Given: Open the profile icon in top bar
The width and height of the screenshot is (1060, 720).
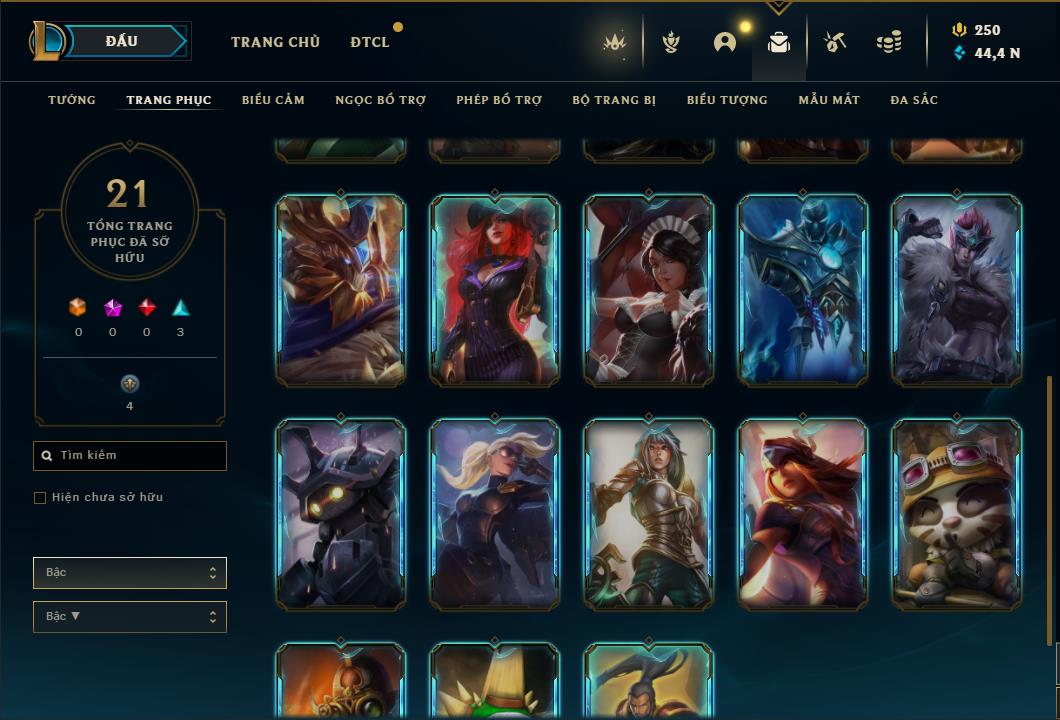Looking at the screenshot, I should click(725, 42).
